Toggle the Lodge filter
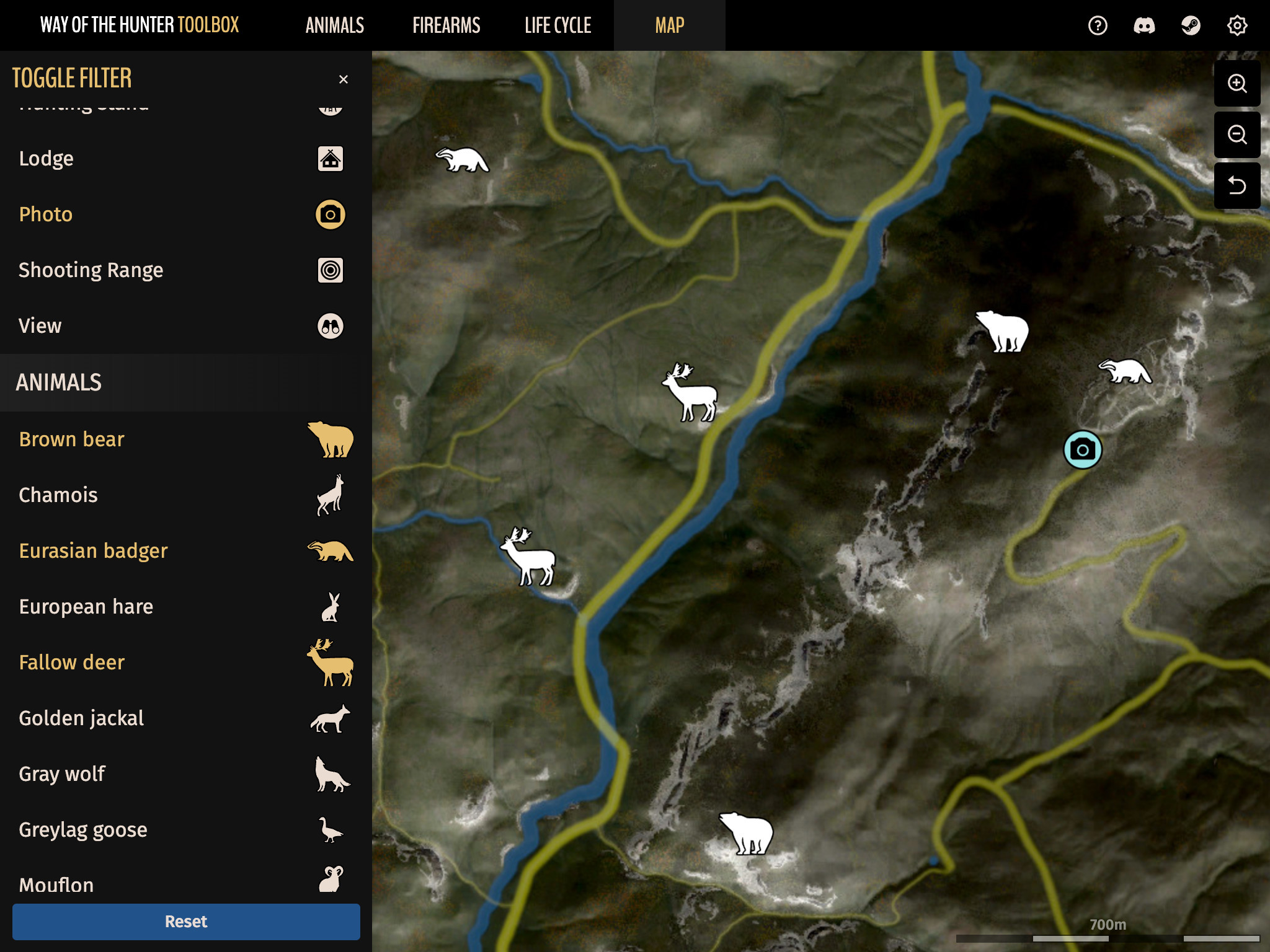This screenshot has width=1270, height=952. pyautogui.click(x=180, y=159)
